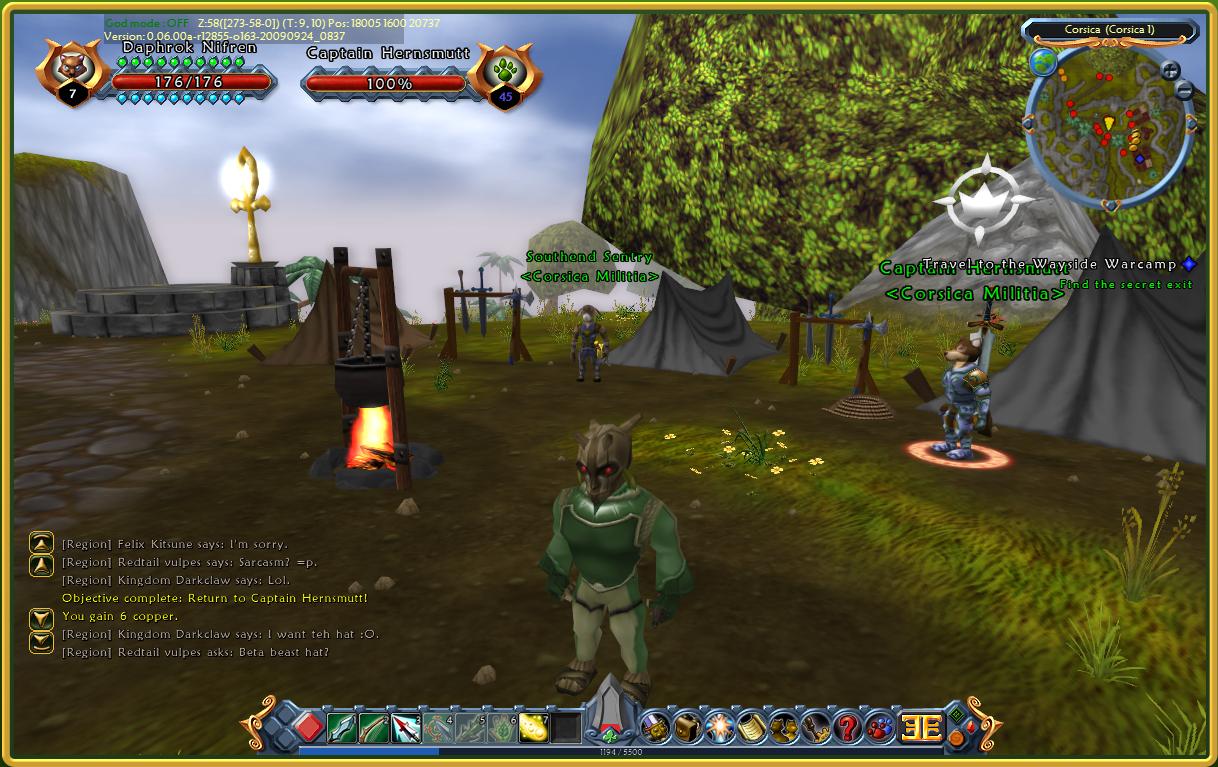Open the quest scroll journal icon
The image size is (1218, 767).
(751, 727)
